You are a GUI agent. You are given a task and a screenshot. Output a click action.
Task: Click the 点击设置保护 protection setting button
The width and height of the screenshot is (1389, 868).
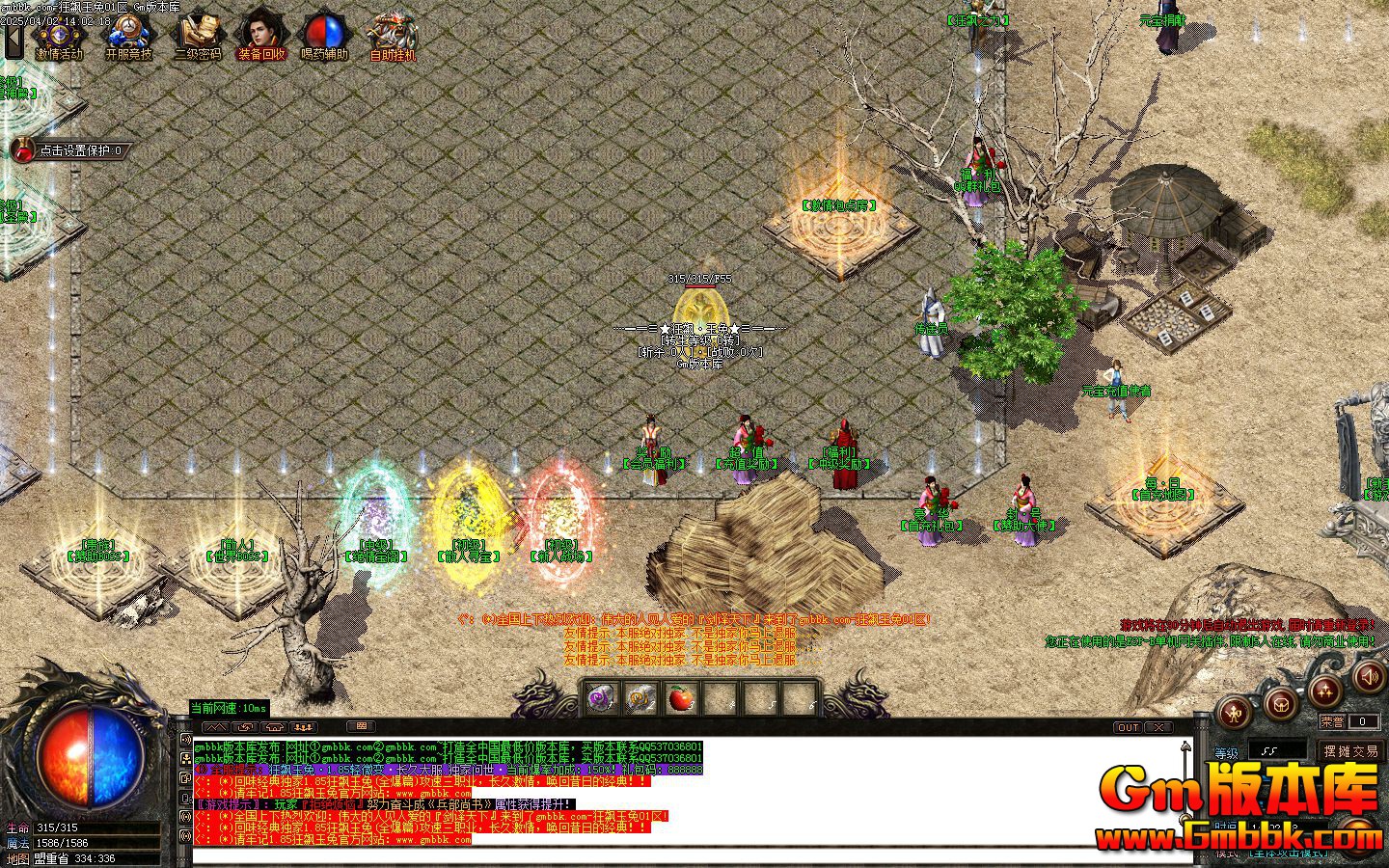68,150
